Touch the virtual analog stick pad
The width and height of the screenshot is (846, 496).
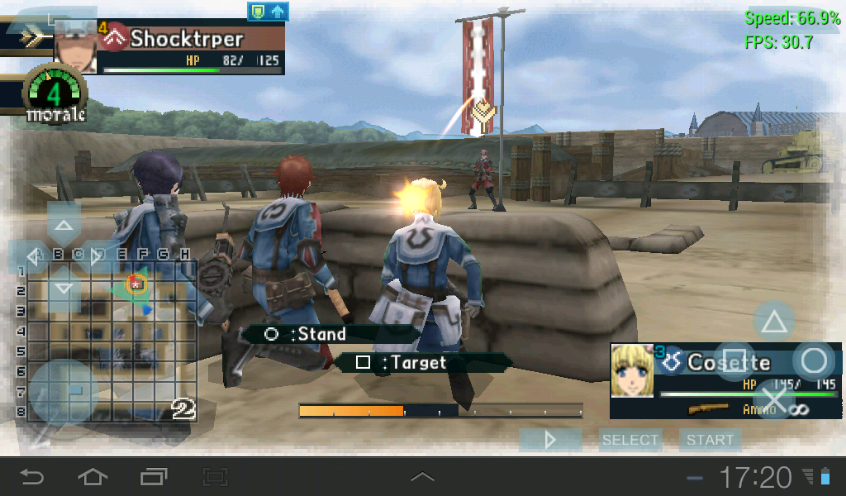64,392
